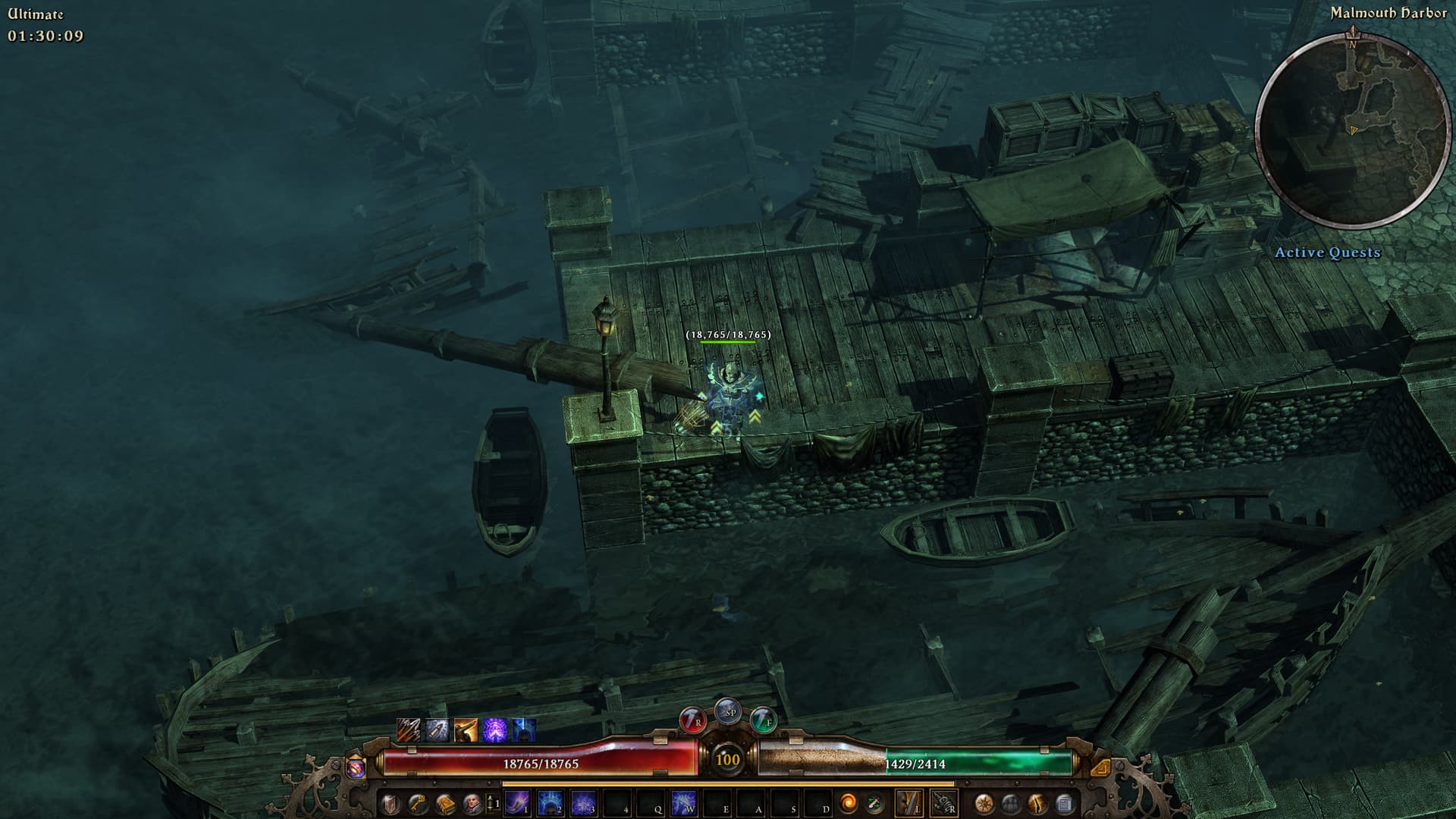Open the quest journal page icon
This screenshot has width=1456, height=819.
click(x=1064, y=803)
